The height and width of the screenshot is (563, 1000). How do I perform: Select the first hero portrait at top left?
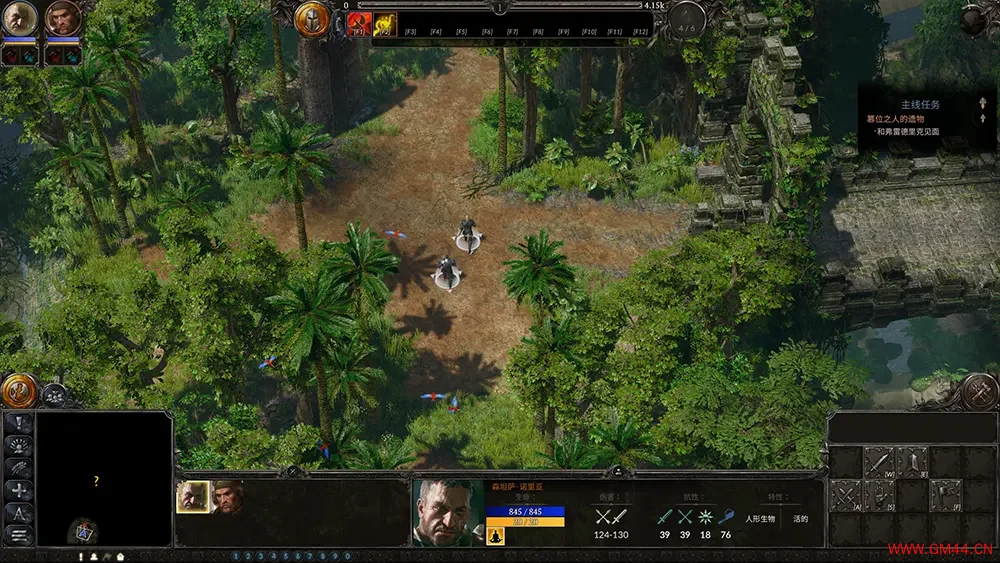pyautogui.click(x=20, y=18)
